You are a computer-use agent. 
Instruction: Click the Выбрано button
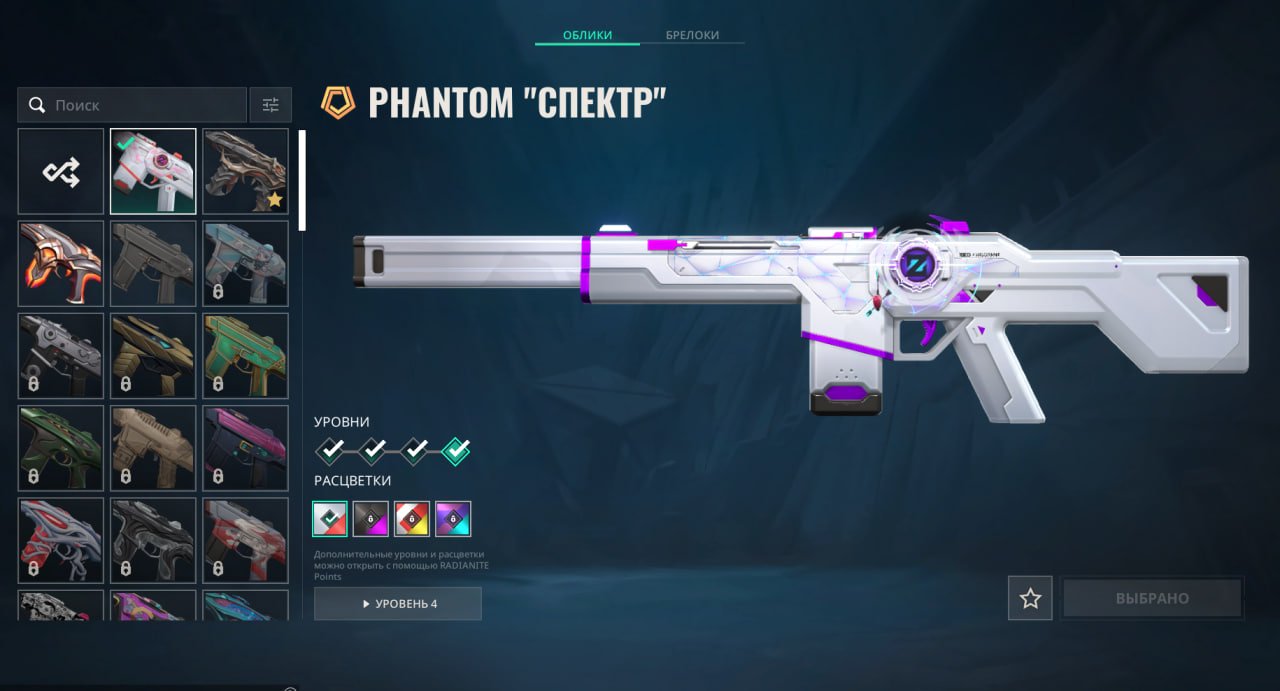point(1152,598)
